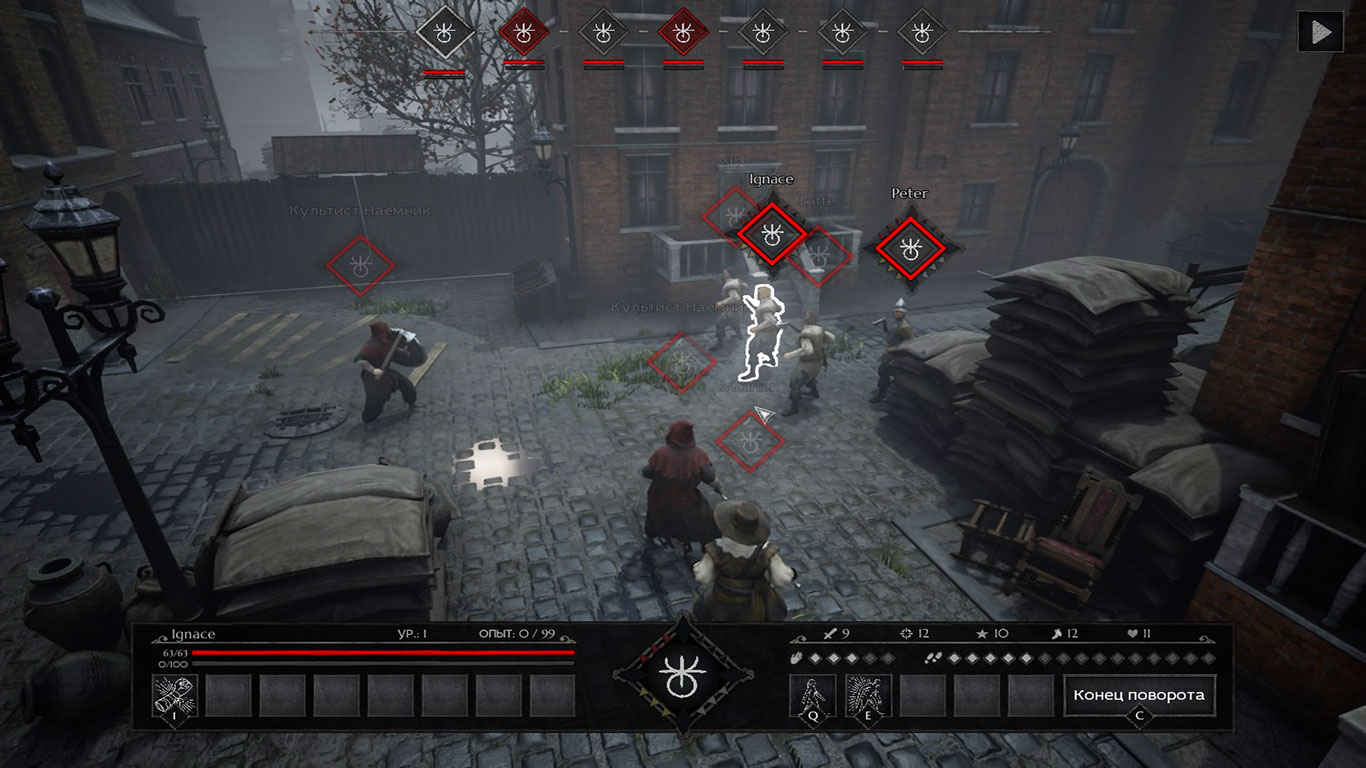Select the first red portrait in the turn order
The width and height of the screenshot is (1366, 768).
(523, 32)
